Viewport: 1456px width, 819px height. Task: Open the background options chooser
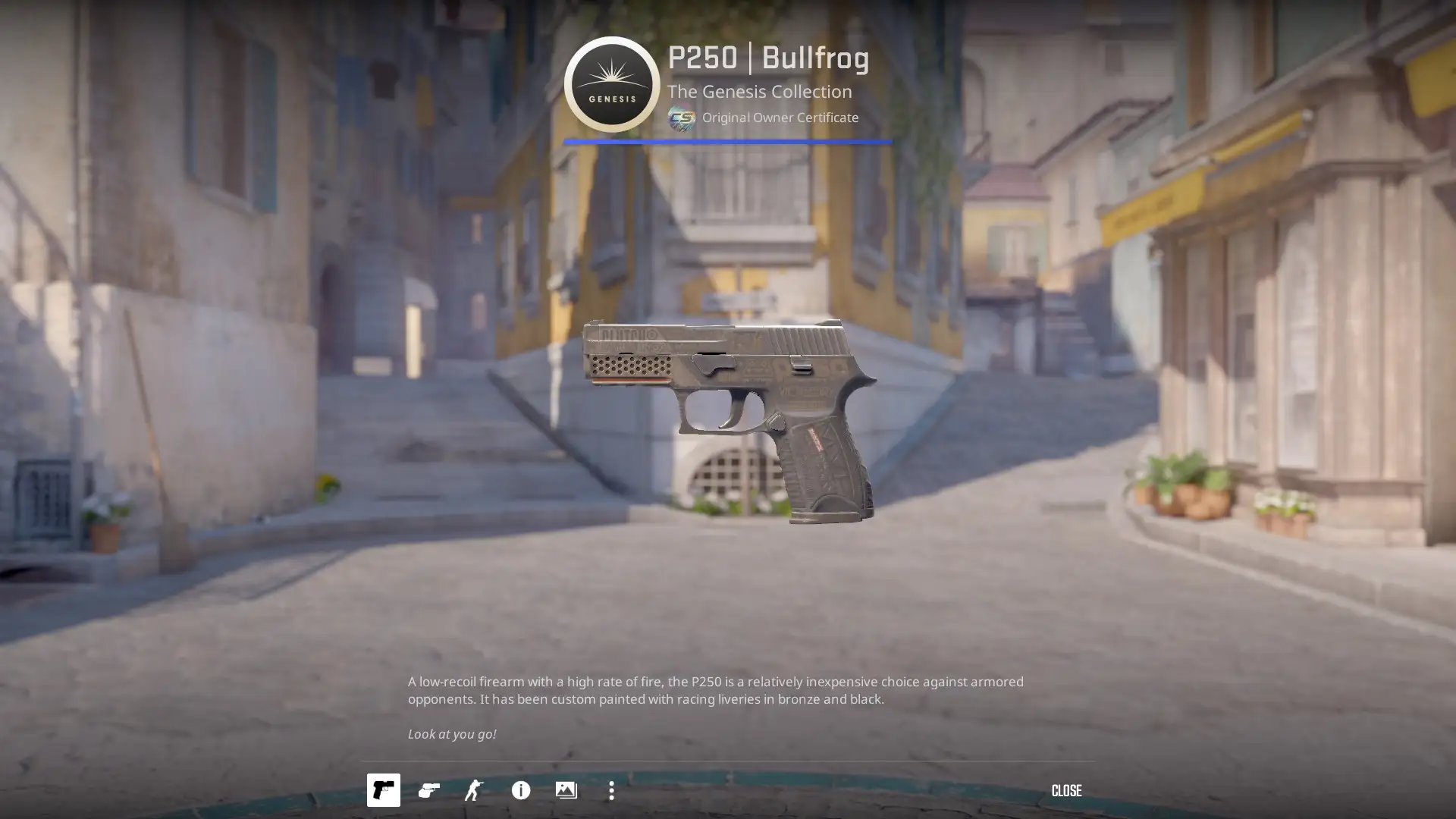566,791
